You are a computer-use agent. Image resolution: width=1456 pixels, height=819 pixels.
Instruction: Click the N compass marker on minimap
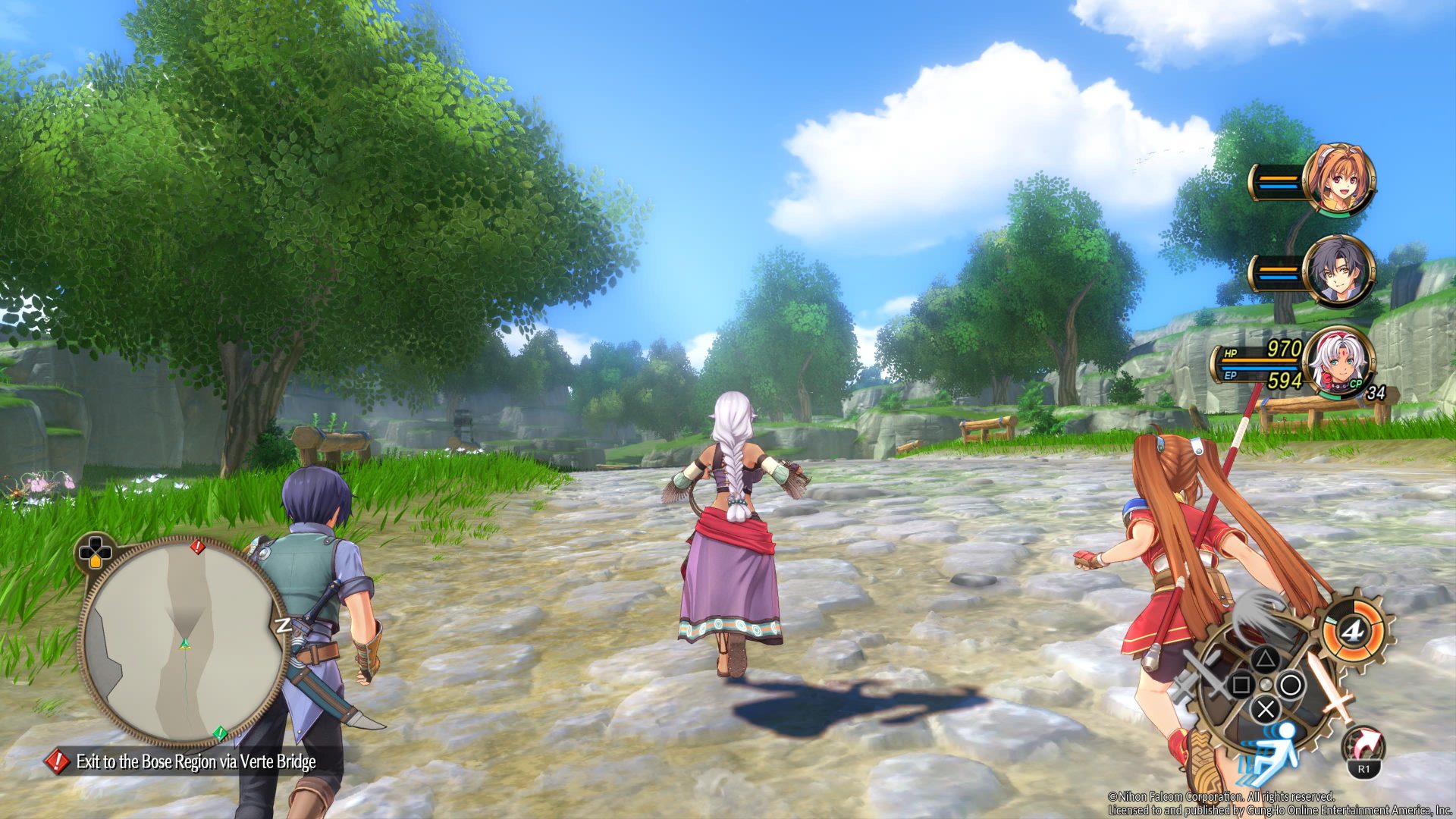coord(283,625)
